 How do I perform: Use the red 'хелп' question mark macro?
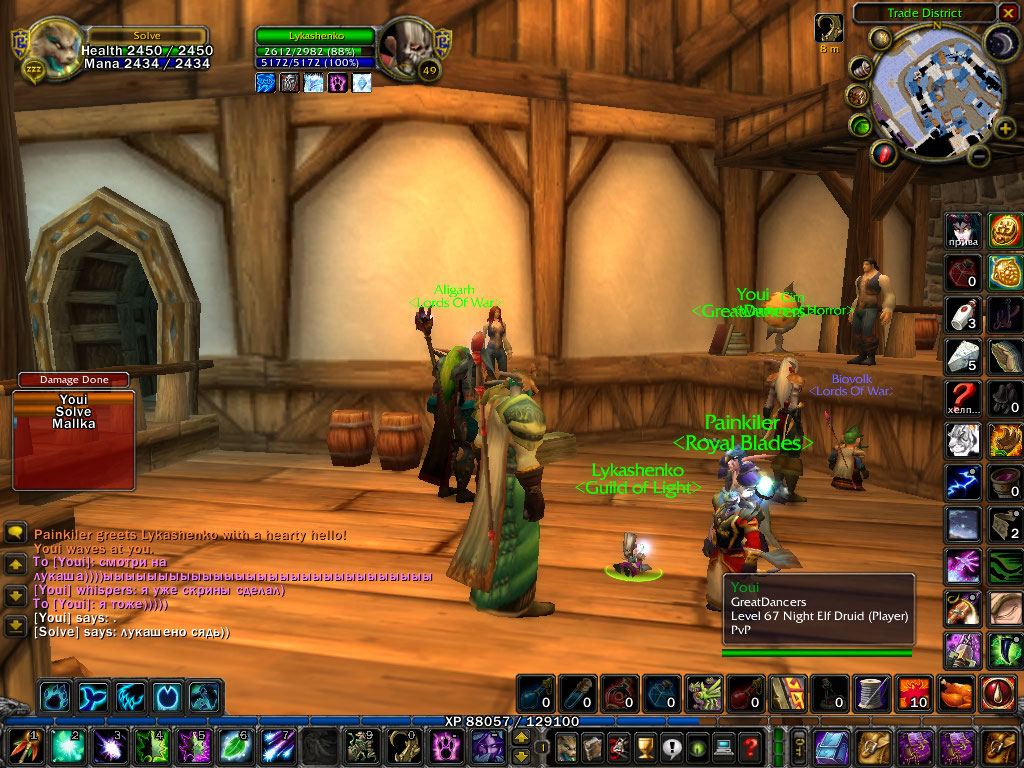pos(962,396)
